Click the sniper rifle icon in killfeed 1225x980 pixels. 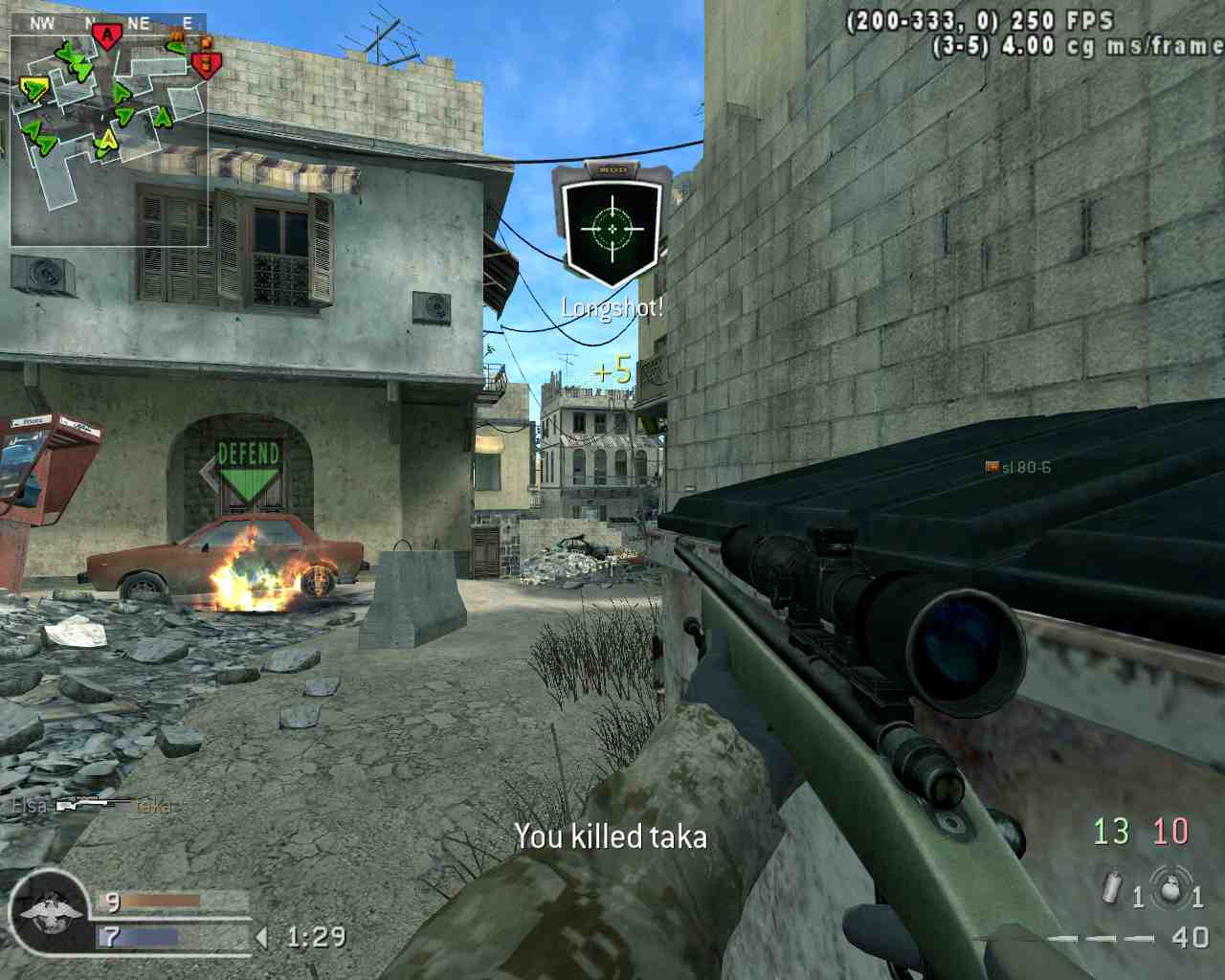pos(92,806)
